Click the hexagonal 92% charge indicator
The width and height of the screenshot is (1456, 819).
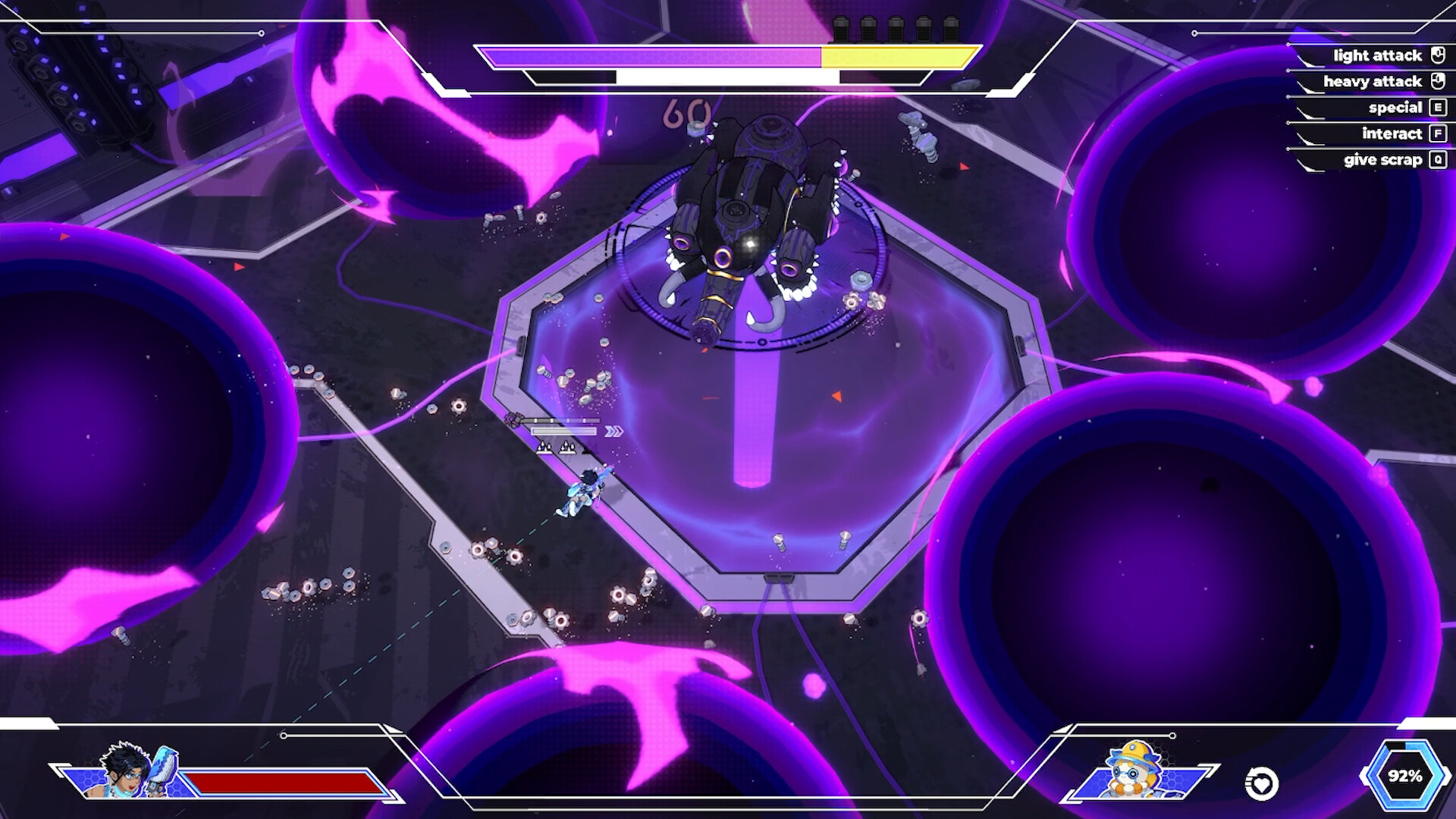point(1407,776)
